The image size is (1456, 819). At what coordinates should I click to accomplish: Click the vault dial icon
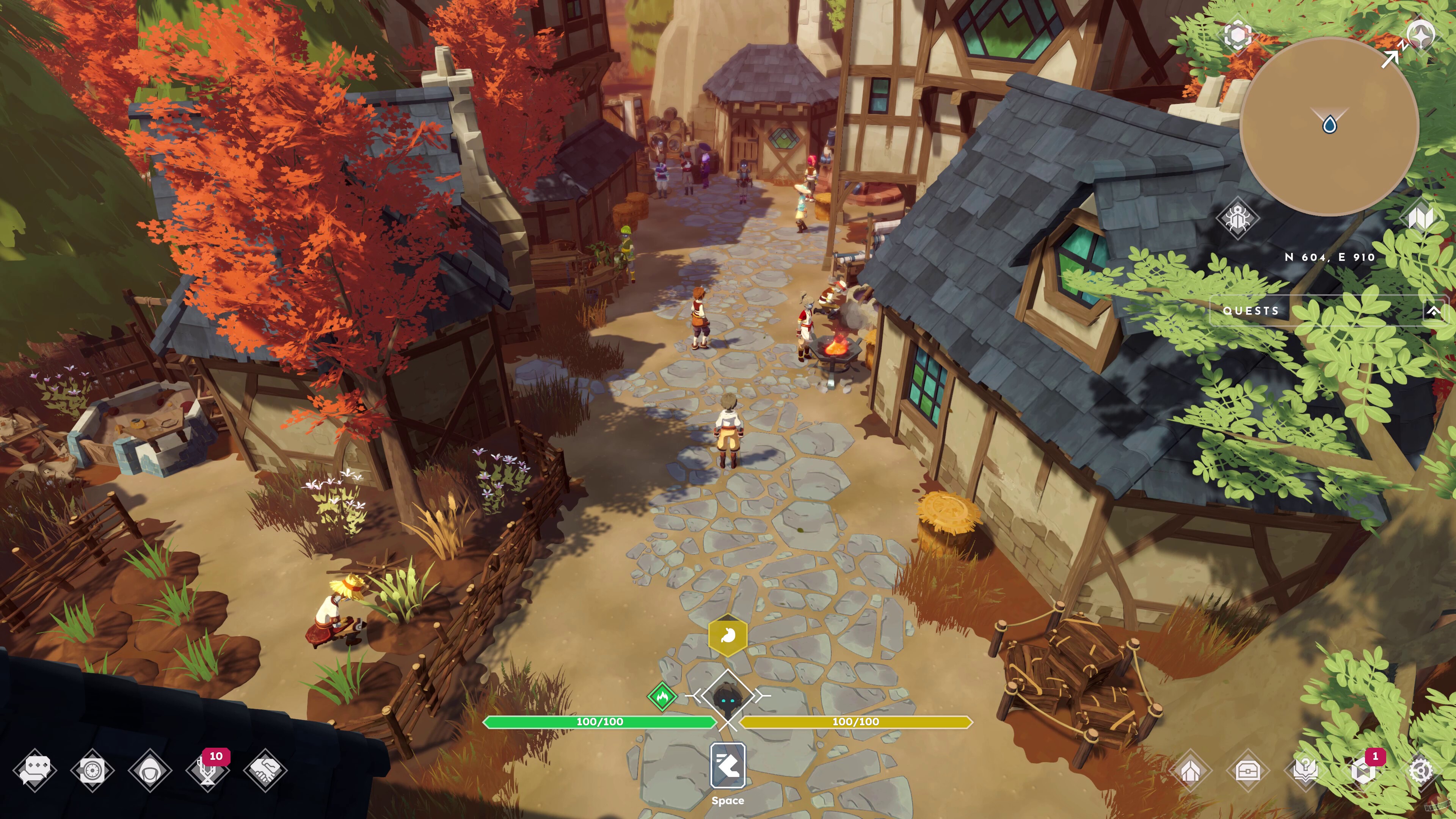click(x=93, y=770)
